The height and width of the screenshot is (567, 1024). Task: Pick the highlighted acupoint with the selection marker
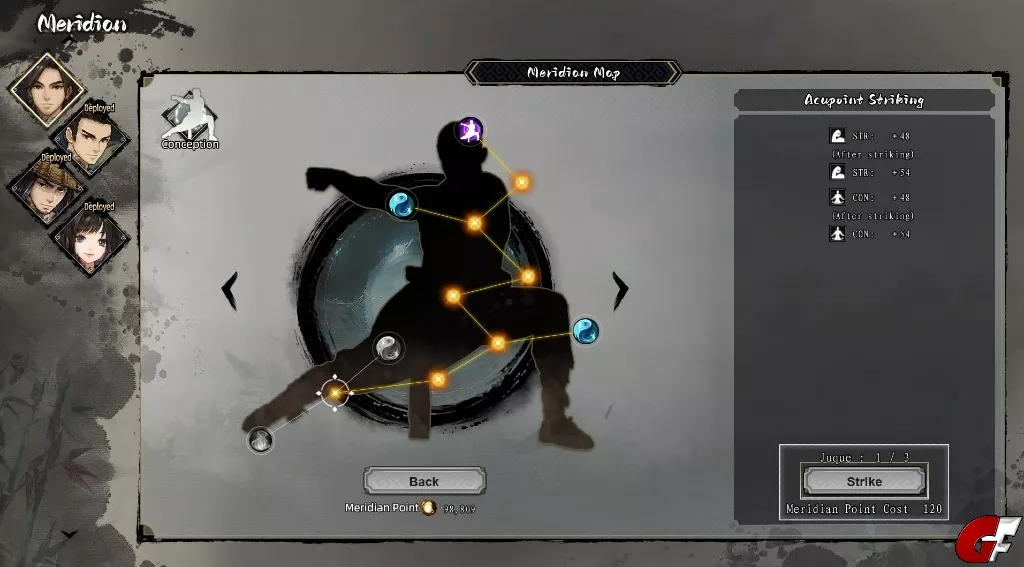tap(335, 393)
